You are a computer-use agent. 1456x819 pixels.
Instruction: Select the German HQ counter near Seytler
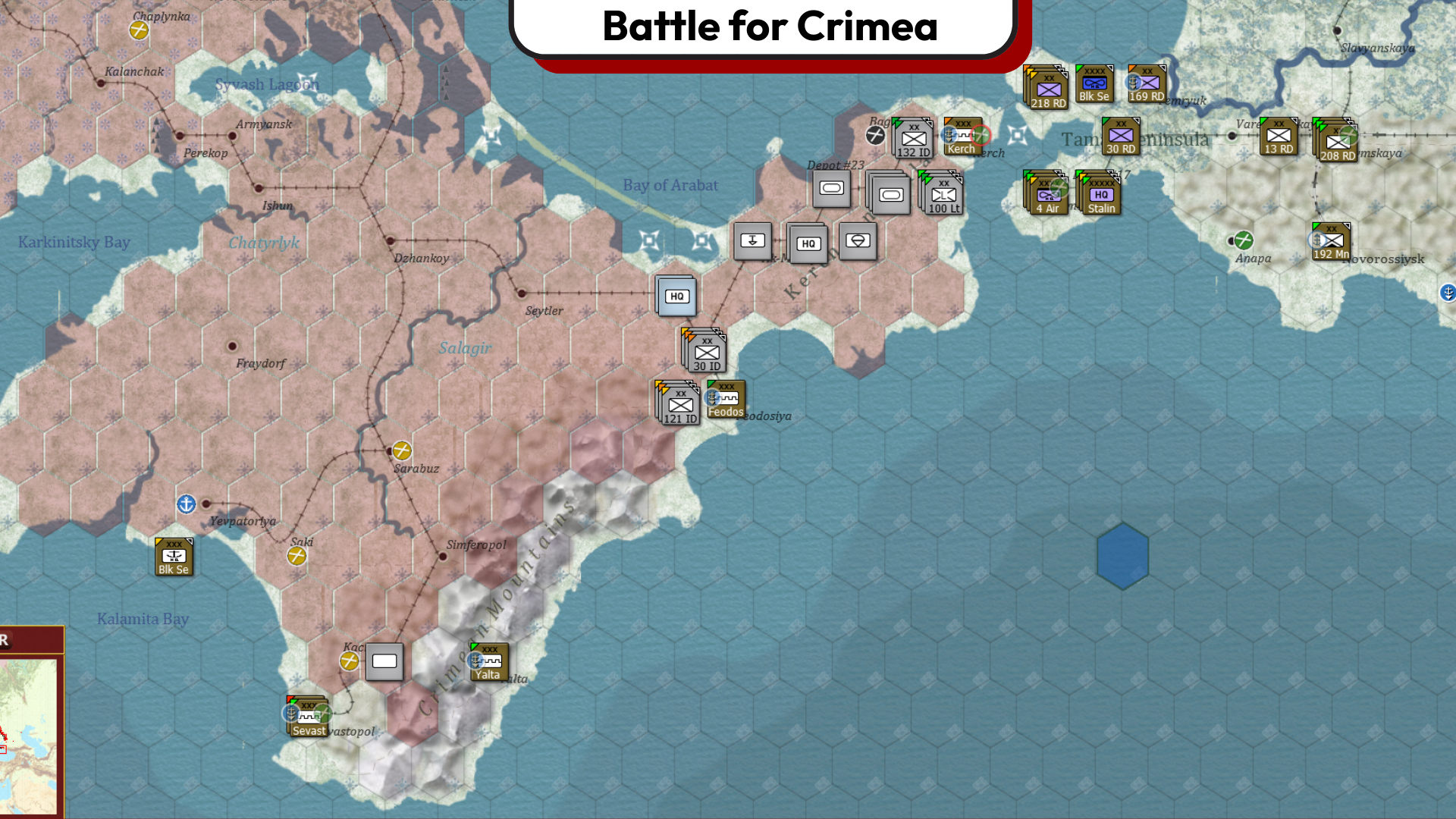pyautogui.click(x=676, y=296)
